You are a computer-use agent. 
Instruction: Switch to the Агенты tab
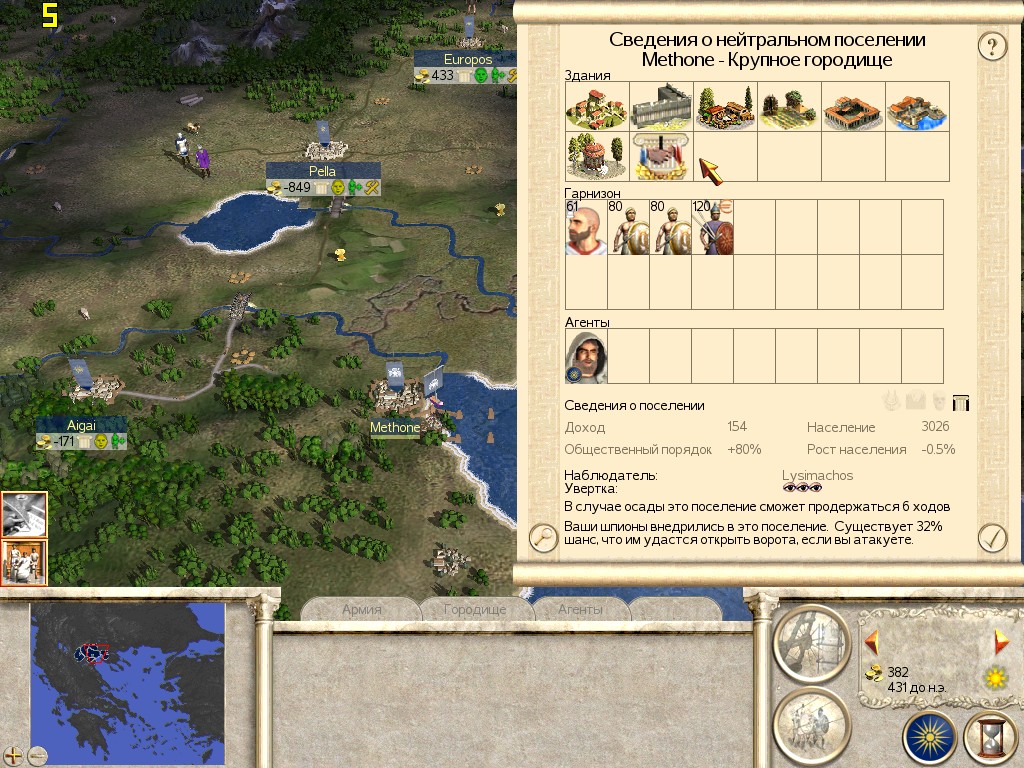point(580,609)
